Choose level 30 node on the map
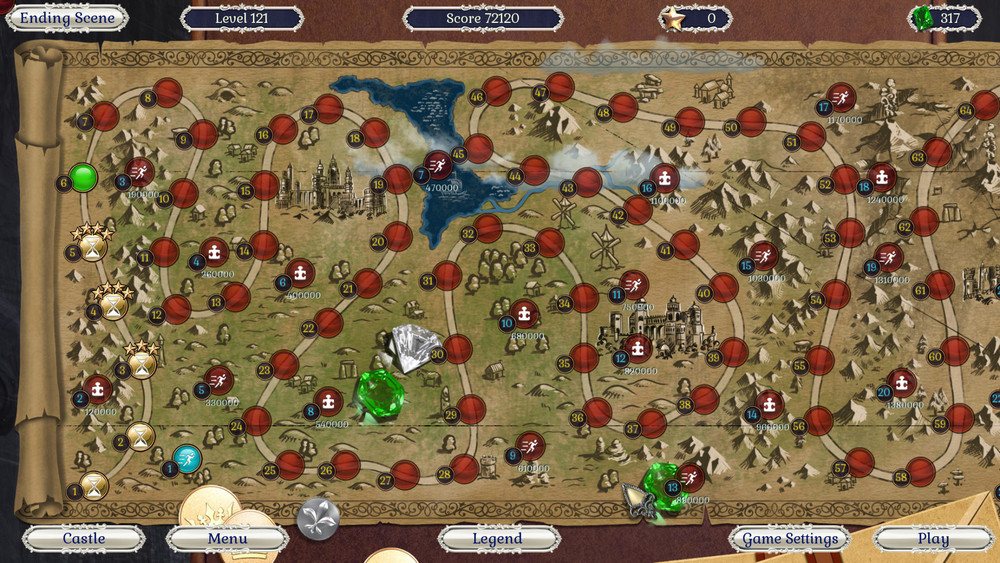 [x=457, y=349]
